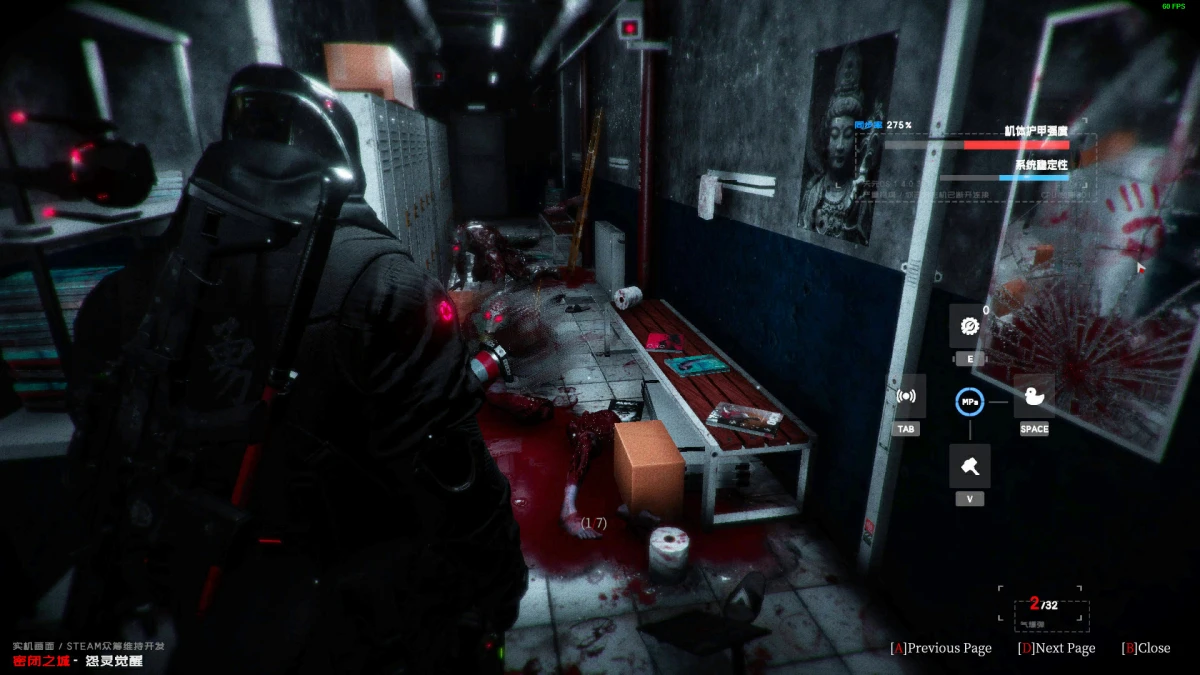Close the page viewer
Image resolution: width=1200 pixels, height=675 pixels.
[1145, 648]
